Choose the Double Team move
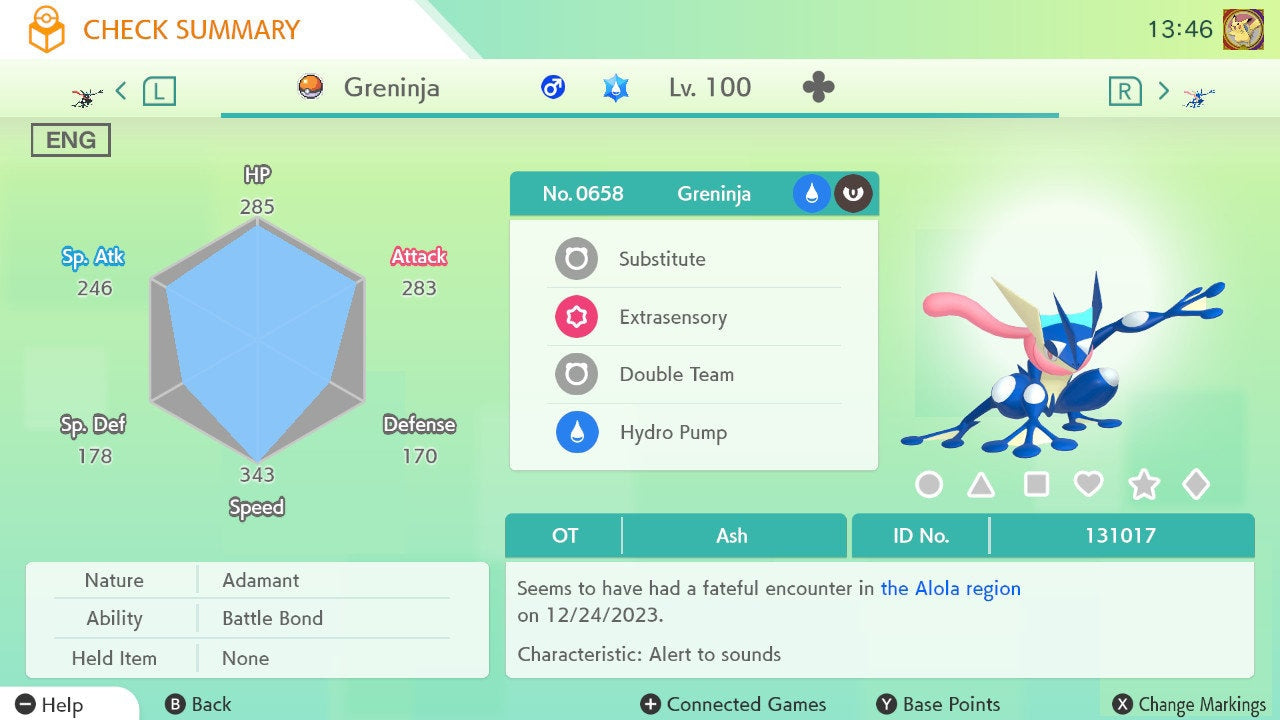 [x=692, y=375]
